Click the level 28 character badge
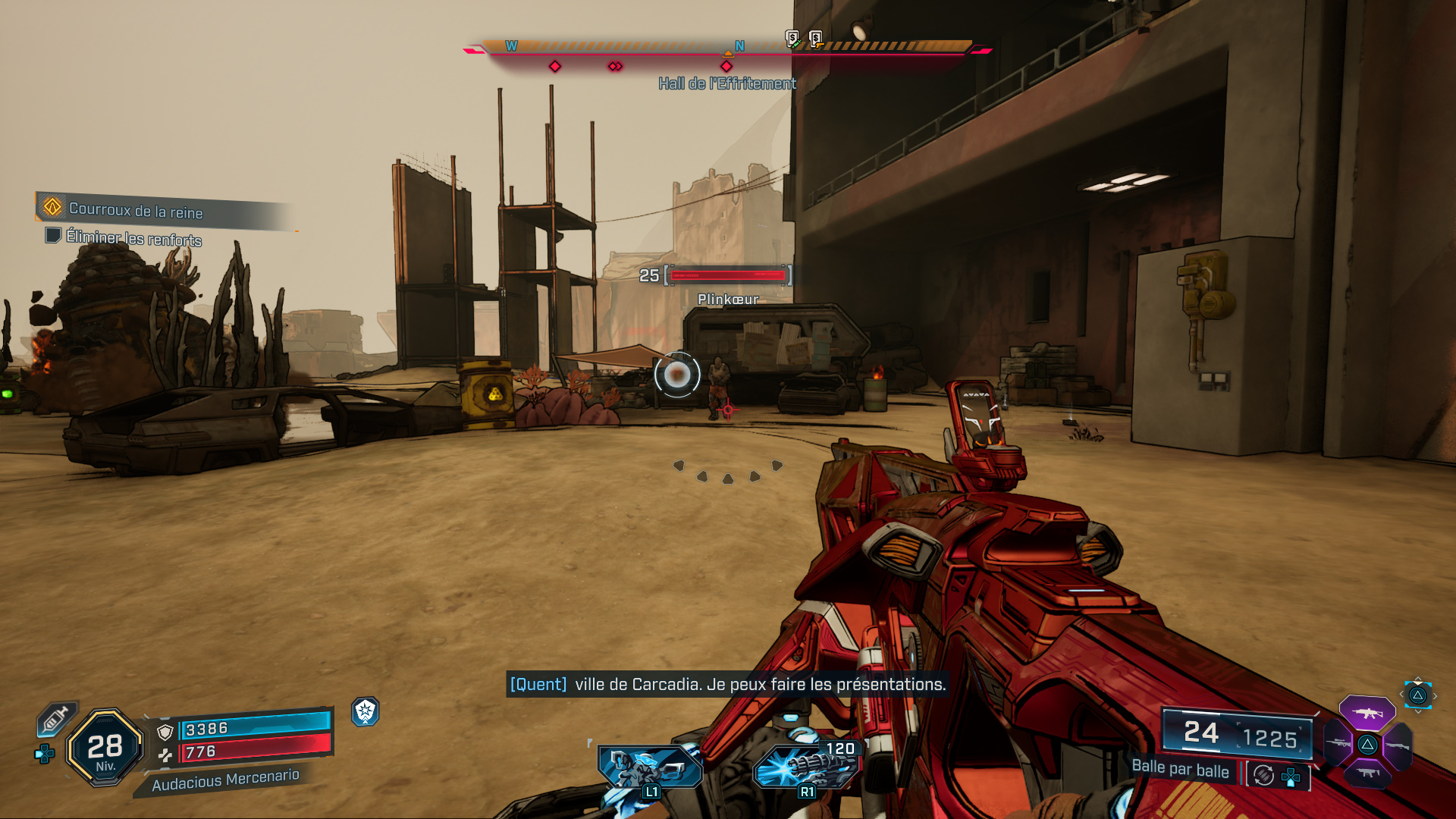 pyautogui.click(x=105, y=748)
